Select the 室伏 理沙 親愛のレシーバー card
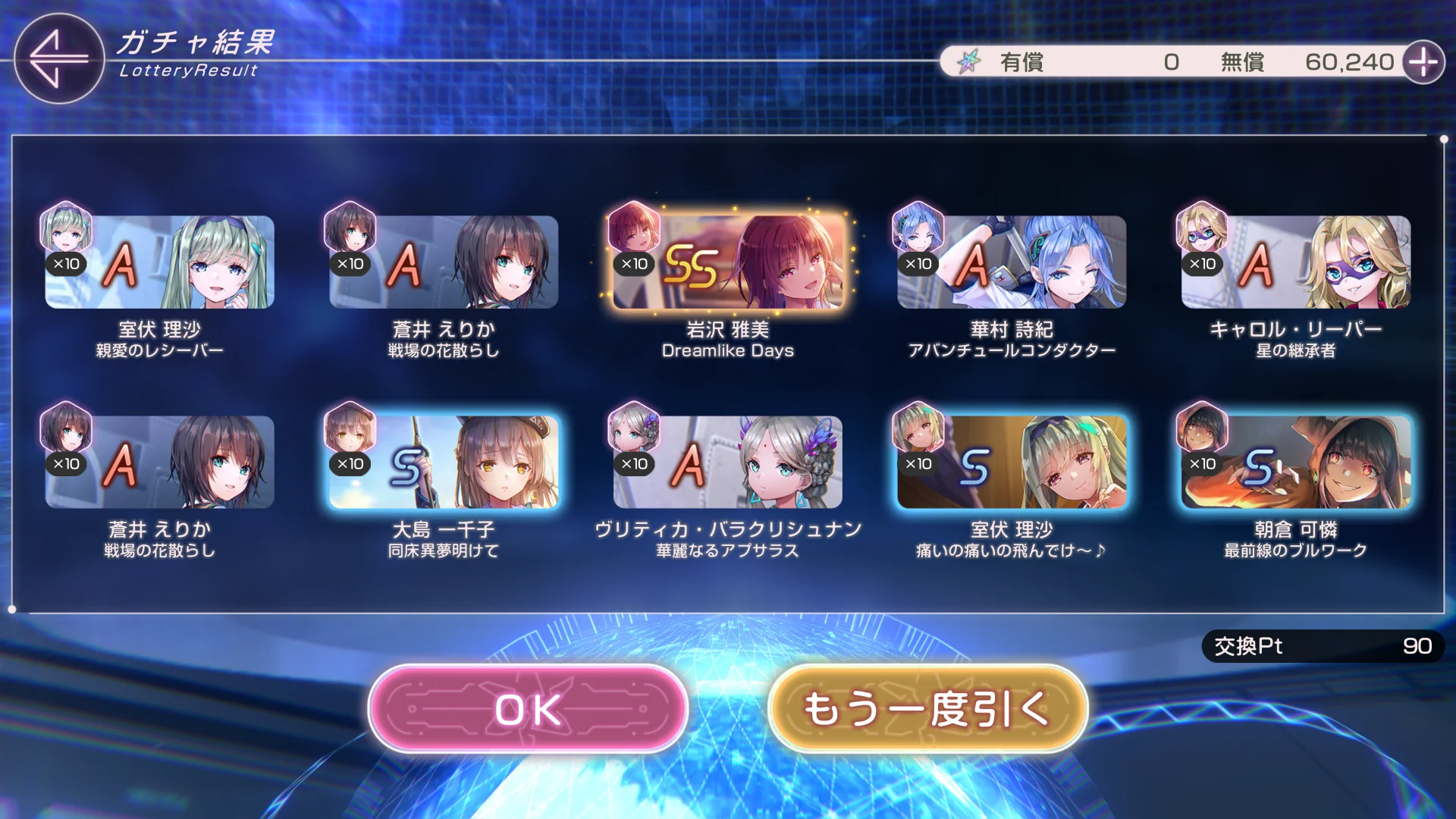 tap(159, 262)
